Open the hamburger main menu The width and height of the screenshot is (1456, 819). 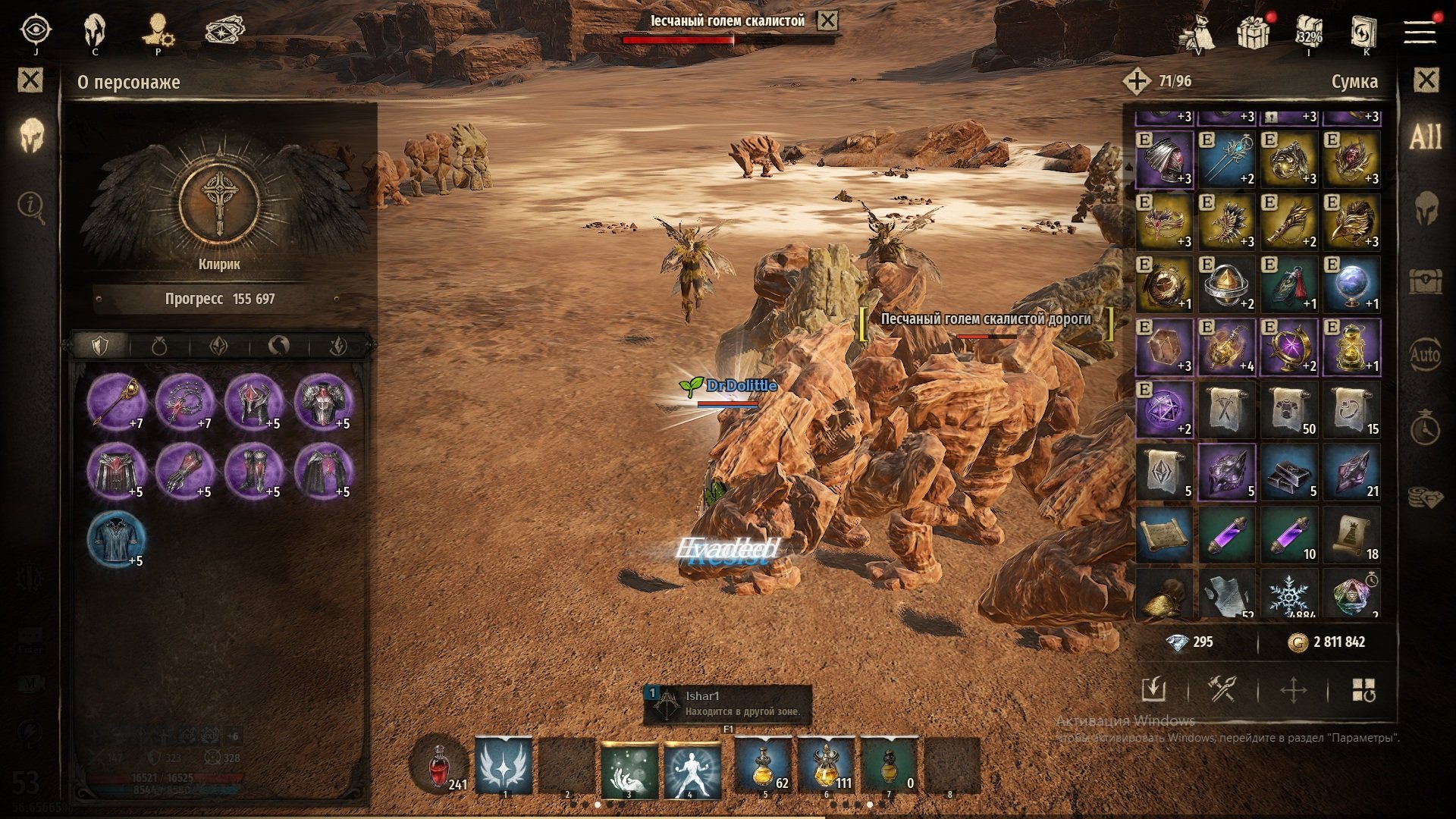[1420, 32]
